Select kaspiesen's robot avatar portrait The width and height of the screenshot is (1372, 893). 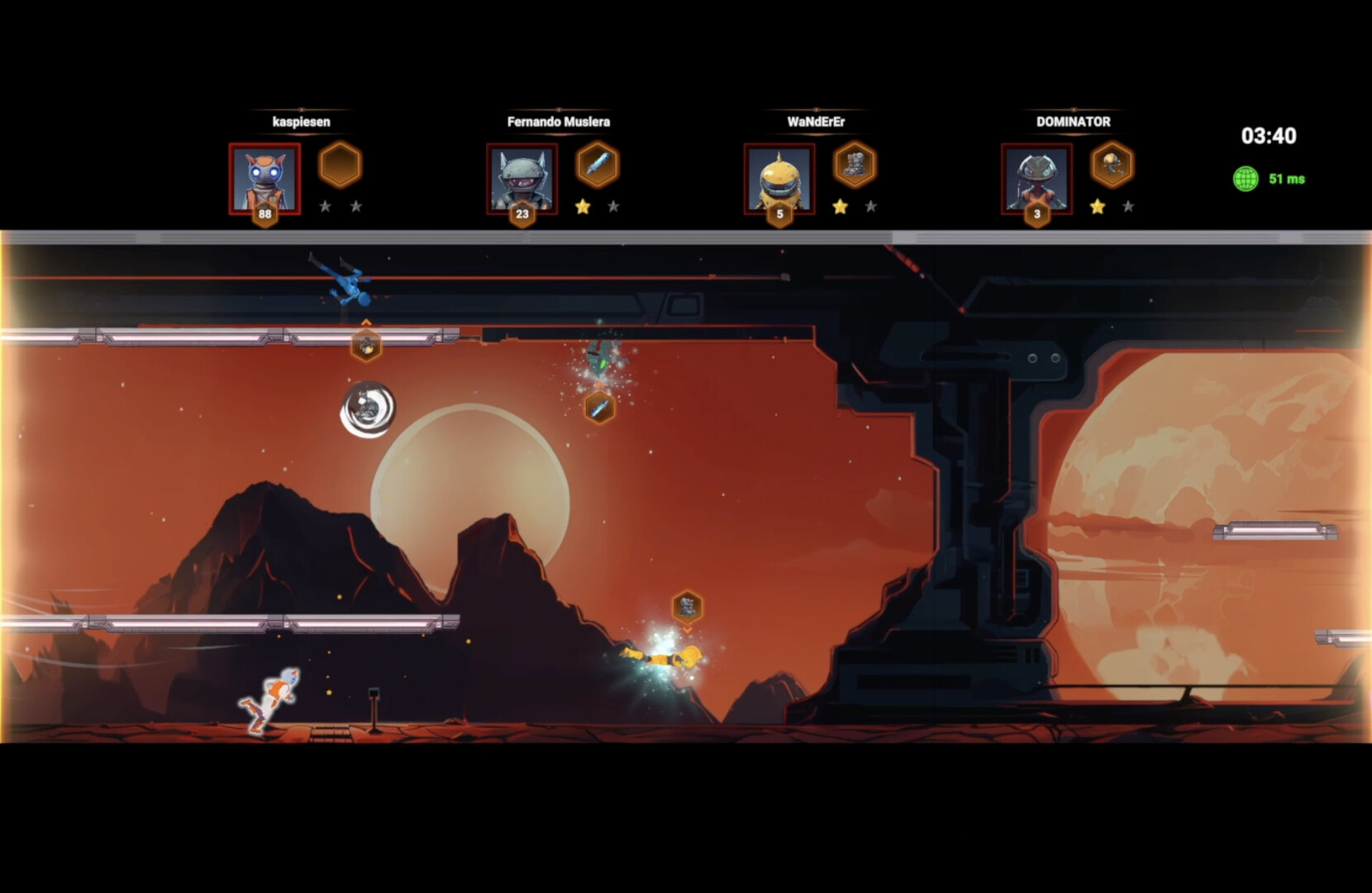pyautogui.click(x=264, y=178)
